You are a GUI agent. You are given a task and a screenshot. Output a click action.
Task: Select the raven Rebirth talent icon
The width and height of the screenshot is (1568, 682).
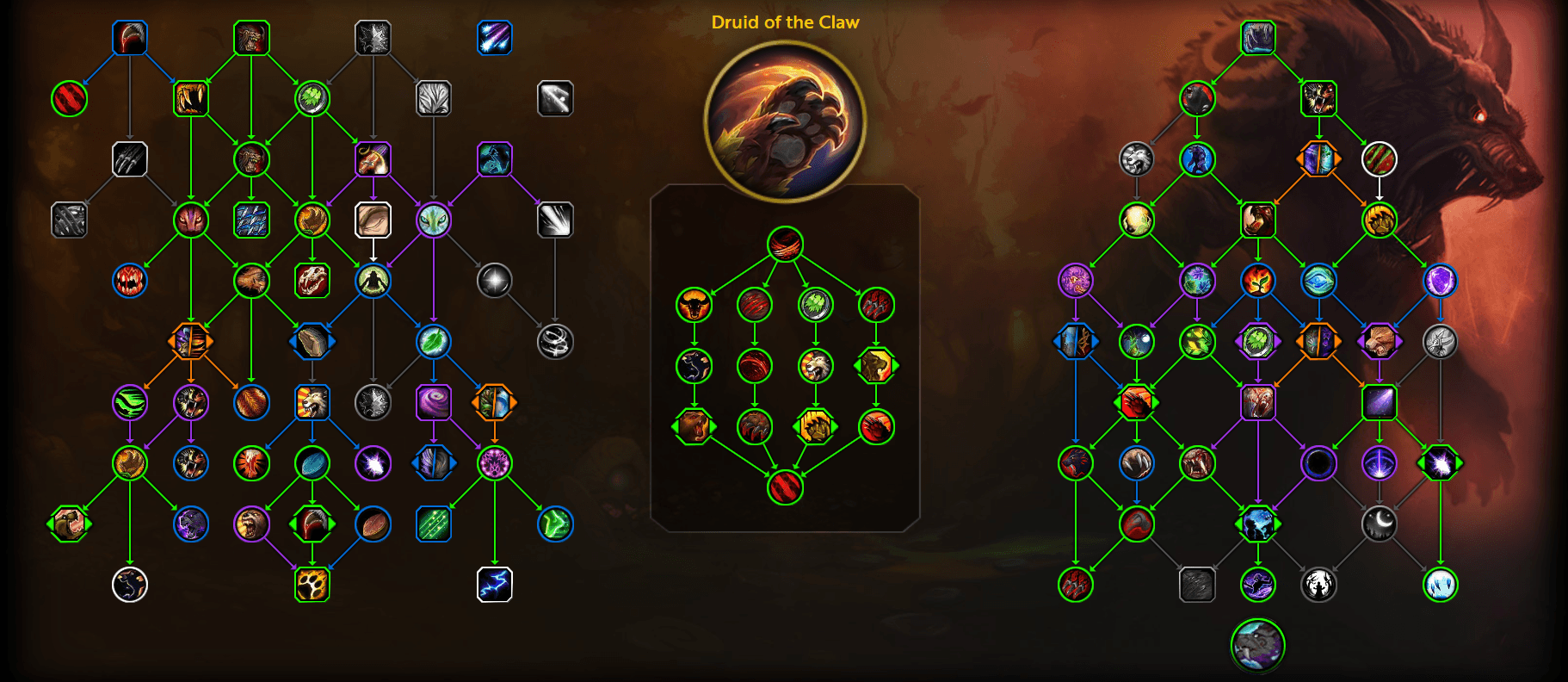(130, 583)
